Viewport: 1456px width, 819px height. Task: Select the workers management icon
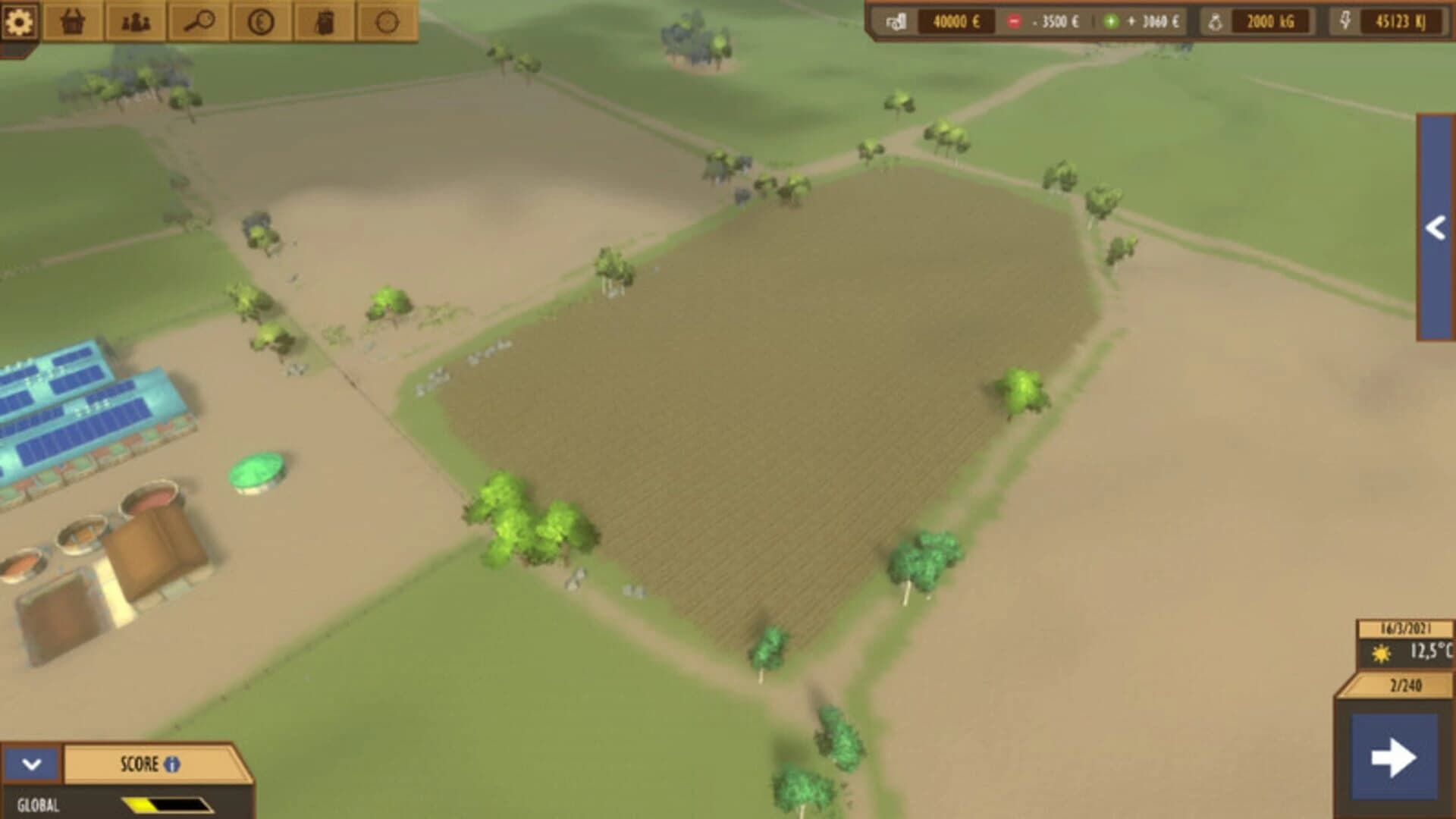pyautogui.click(x=135, y=20)
